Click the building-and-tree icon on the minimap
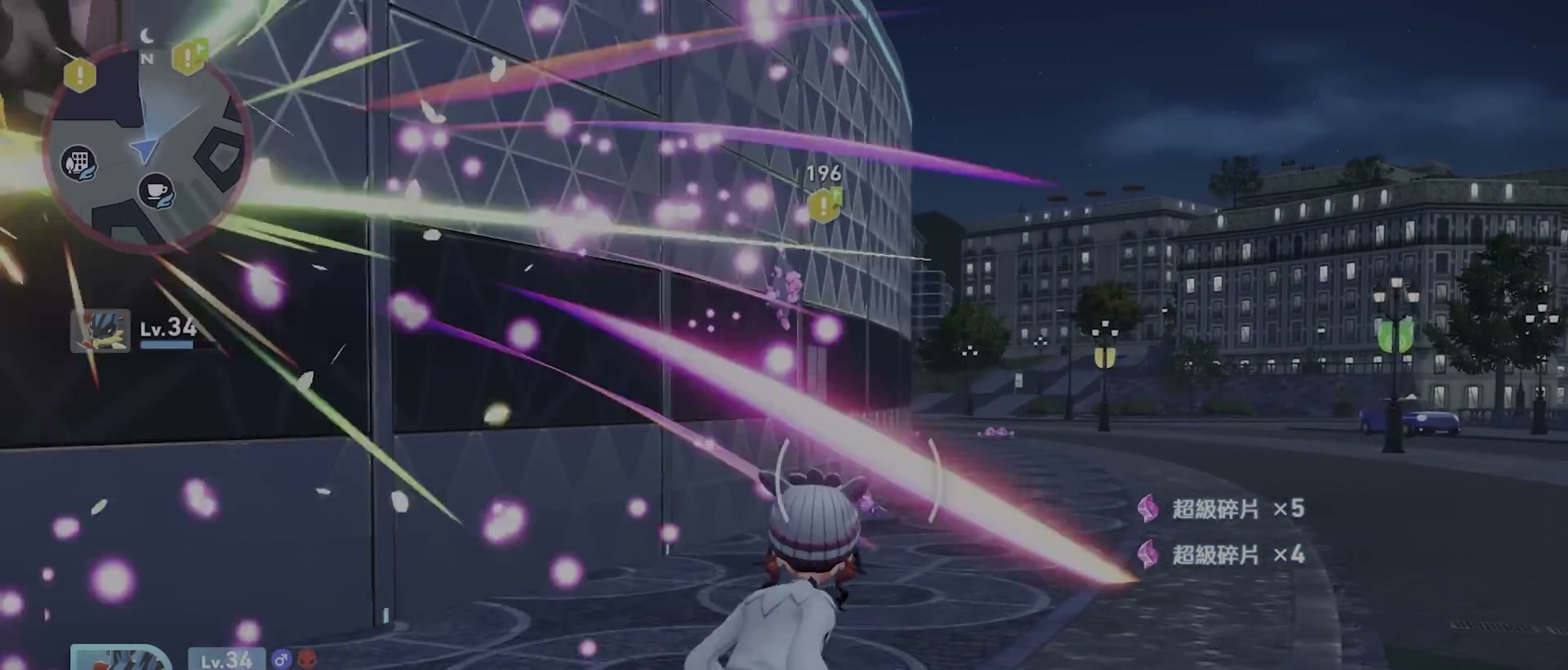1568x670 pixels. coord(79,163)
